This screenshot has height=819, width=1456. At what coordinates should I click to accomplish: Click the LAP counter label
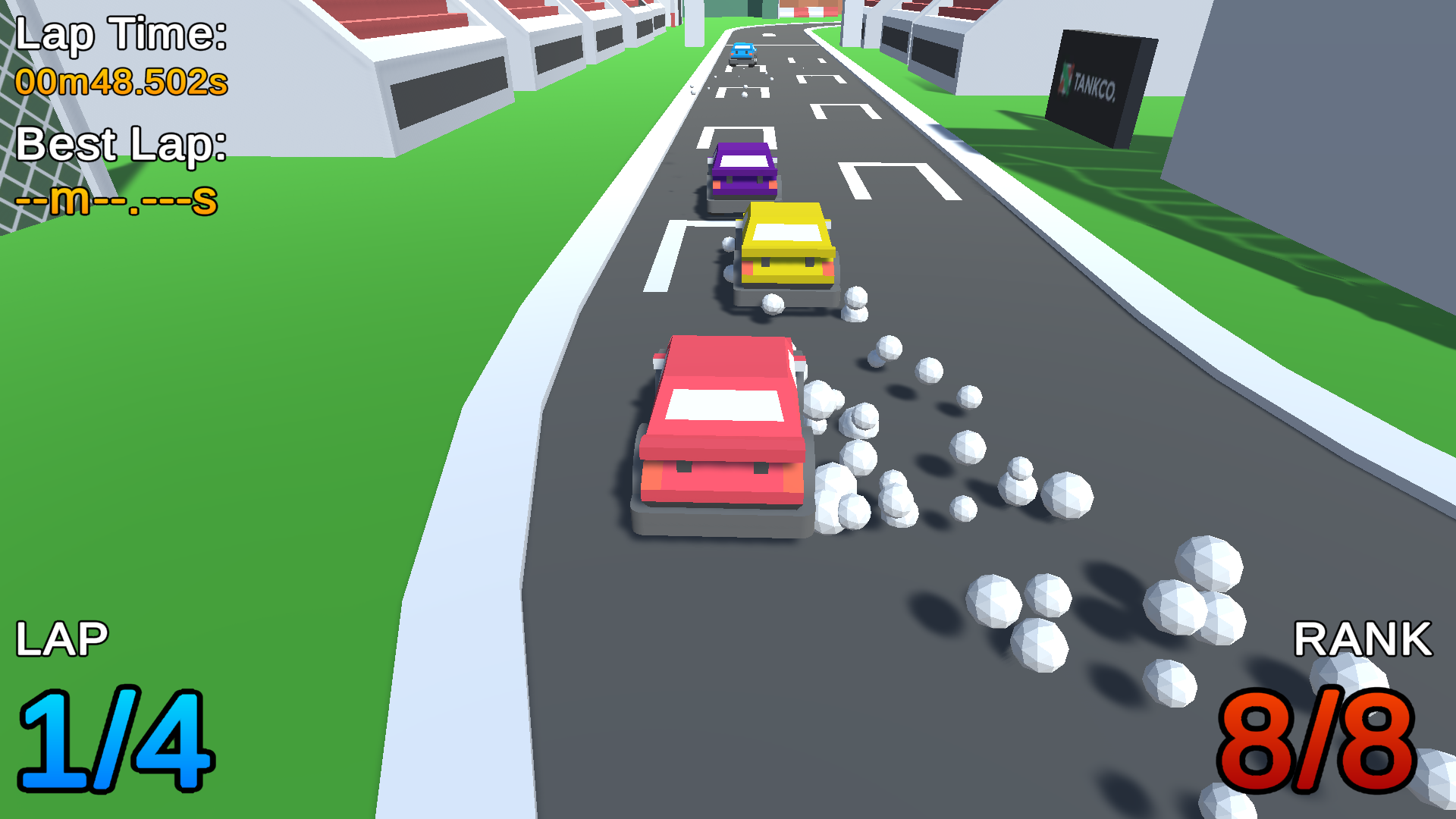pos(62,639)
